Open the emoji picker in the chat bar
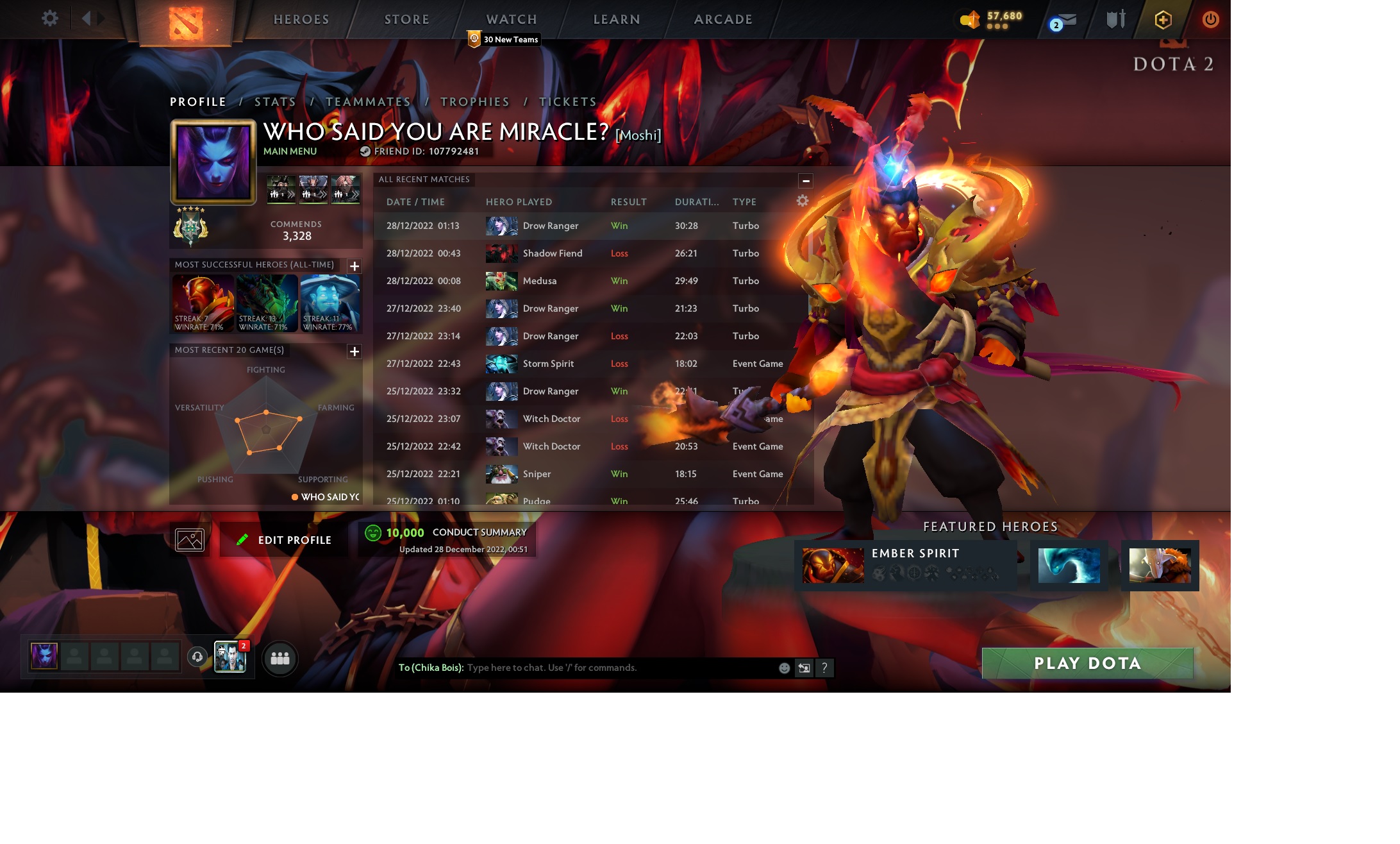 coord(783,668)
